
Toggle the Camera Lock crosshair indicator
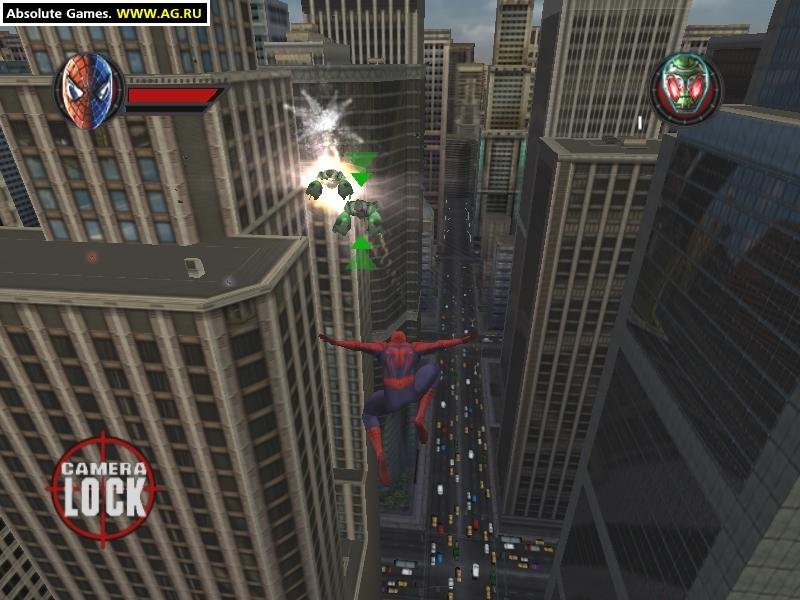point(104,487)
